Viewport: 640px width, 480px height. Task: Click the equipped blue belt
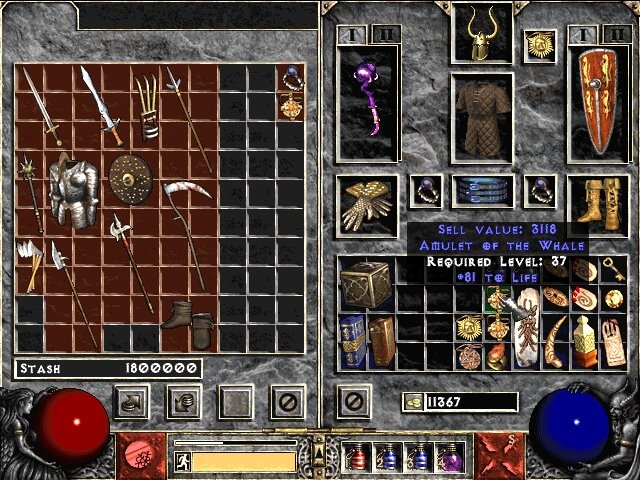point(481,189)
